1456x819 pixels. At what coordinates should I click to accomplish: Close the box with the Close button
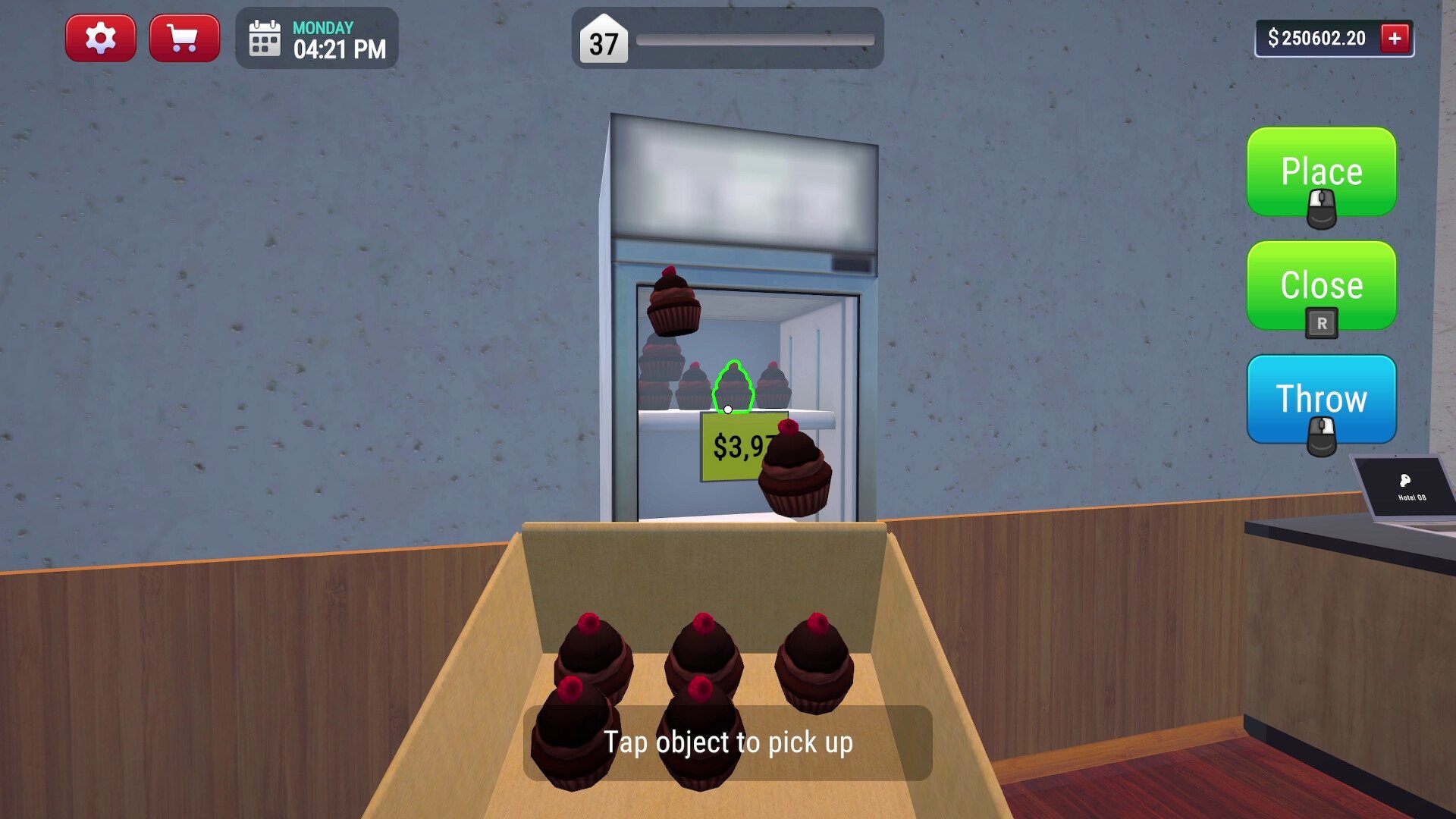(x=1321, y=286)
